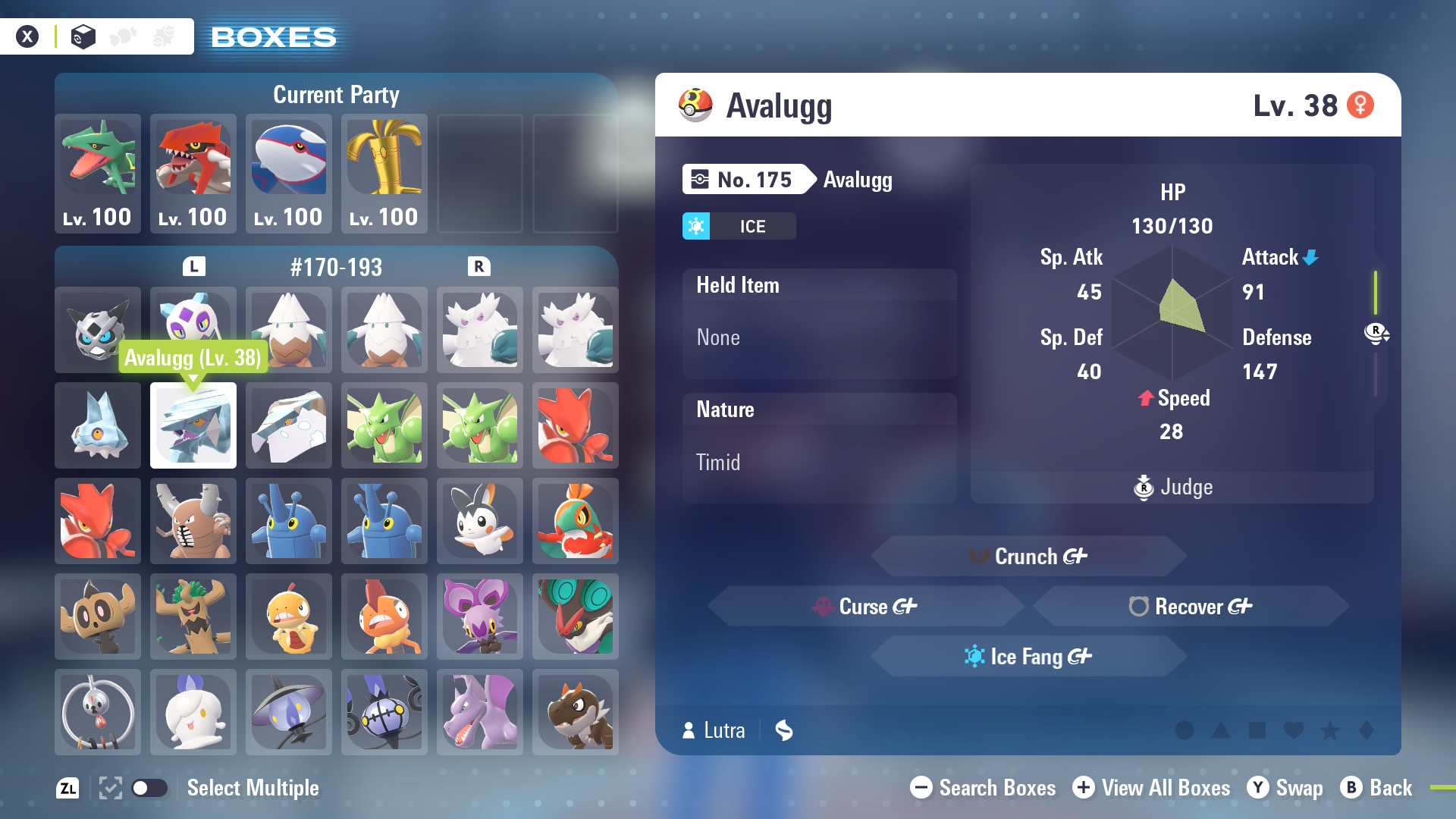Switch to the boxes cube tab

click(83, 36)
